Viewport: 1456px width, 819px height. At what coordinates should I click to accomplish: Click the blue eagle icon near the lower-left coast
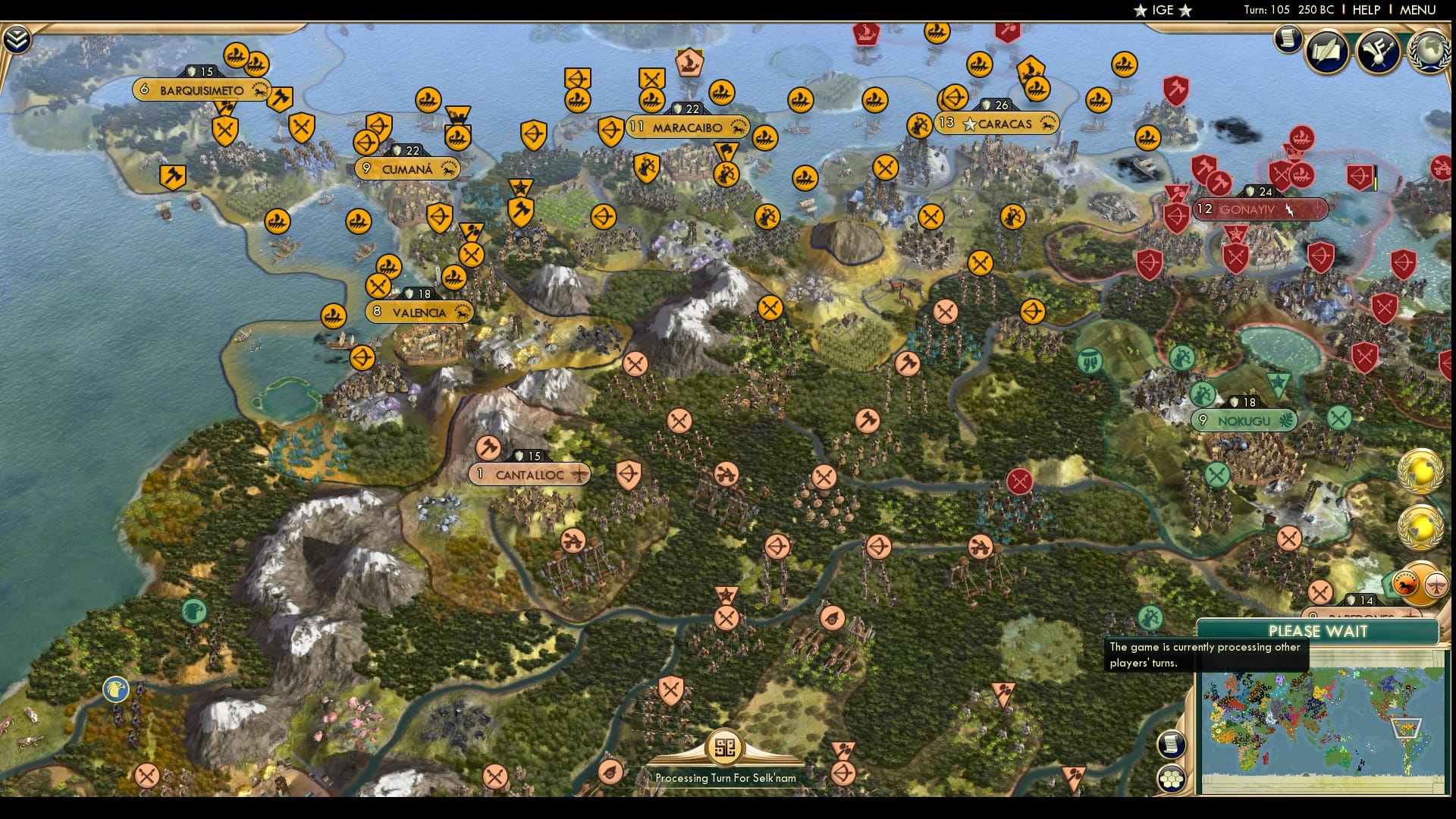pos(114,691)
